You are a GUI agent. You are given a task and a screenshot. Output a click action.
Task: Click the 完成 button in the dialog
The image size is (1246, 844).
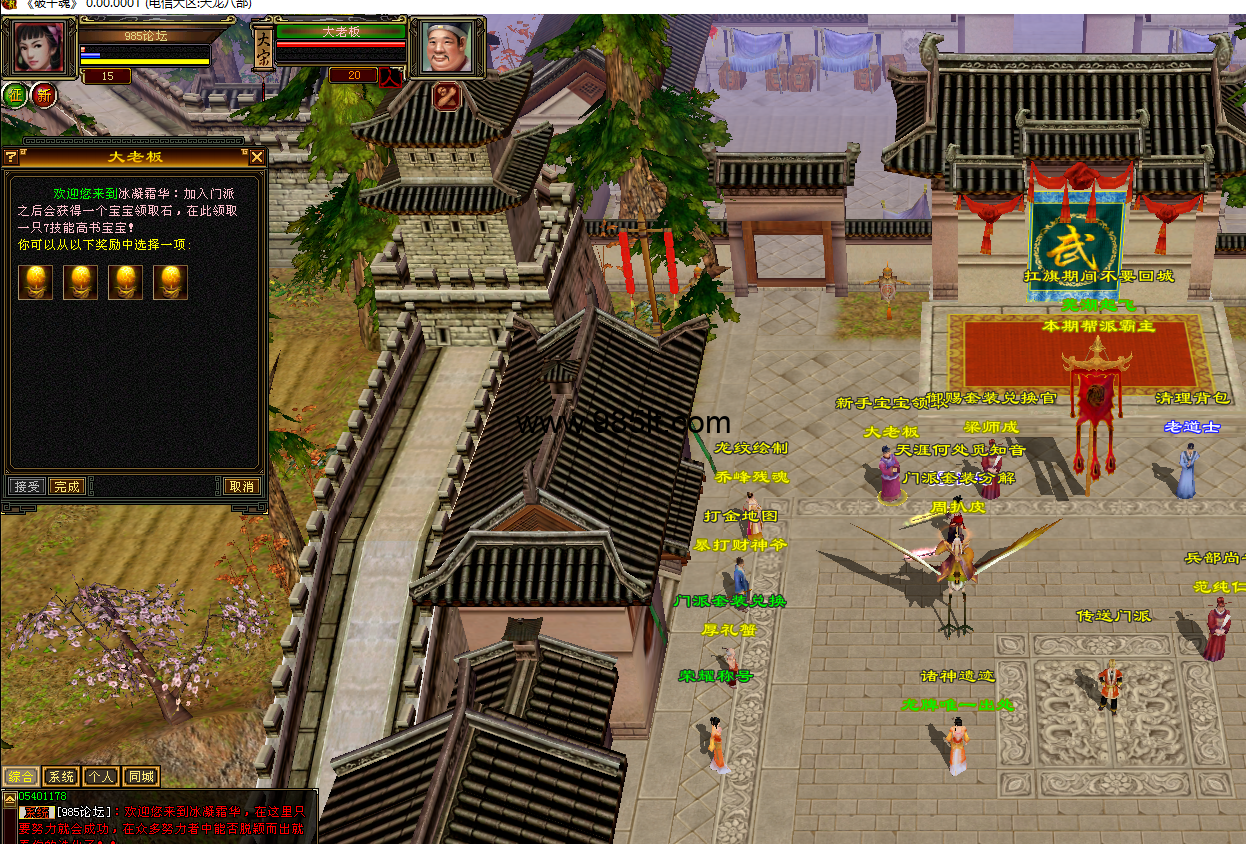67,486
